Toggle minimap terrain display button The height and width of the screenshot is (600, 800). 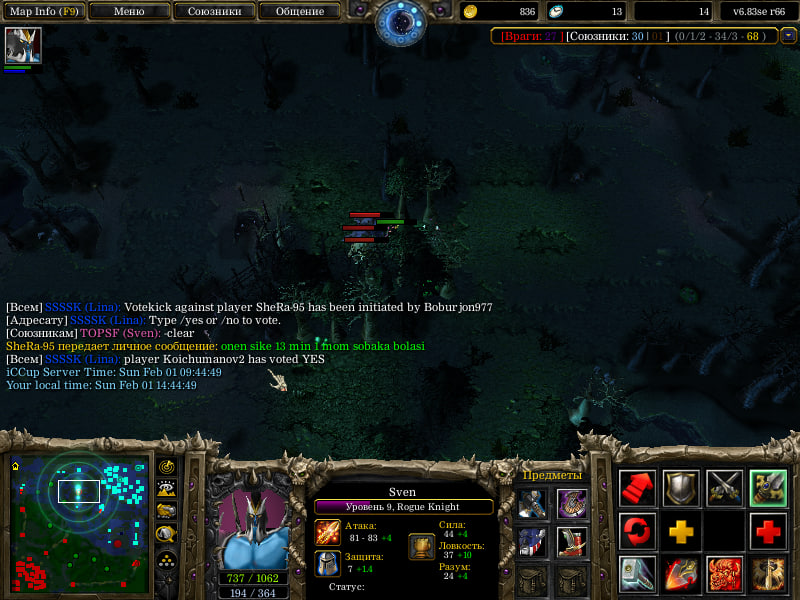[167, 489]
